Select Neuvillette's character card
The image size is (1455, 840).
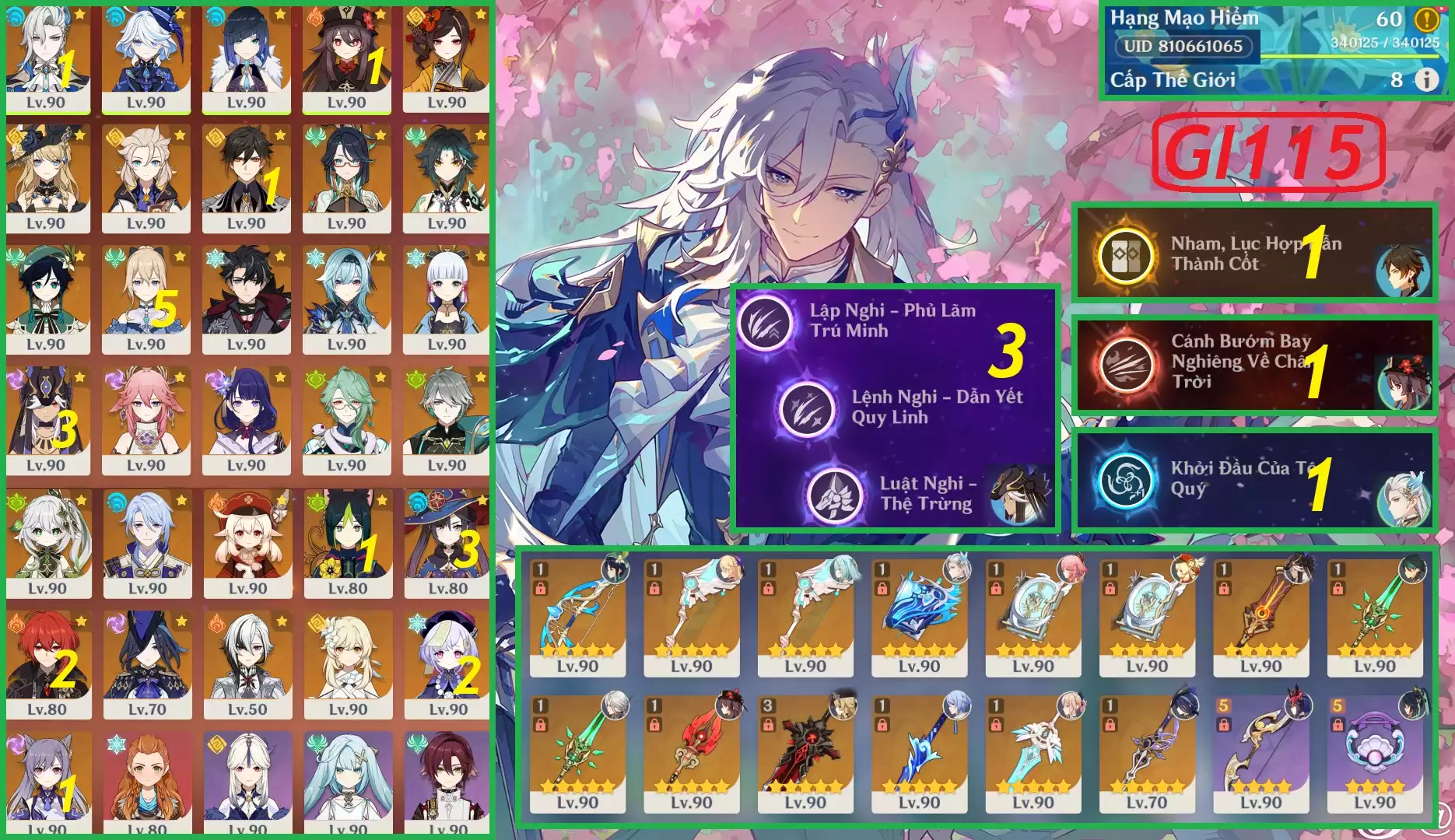(x=47, y=58)
